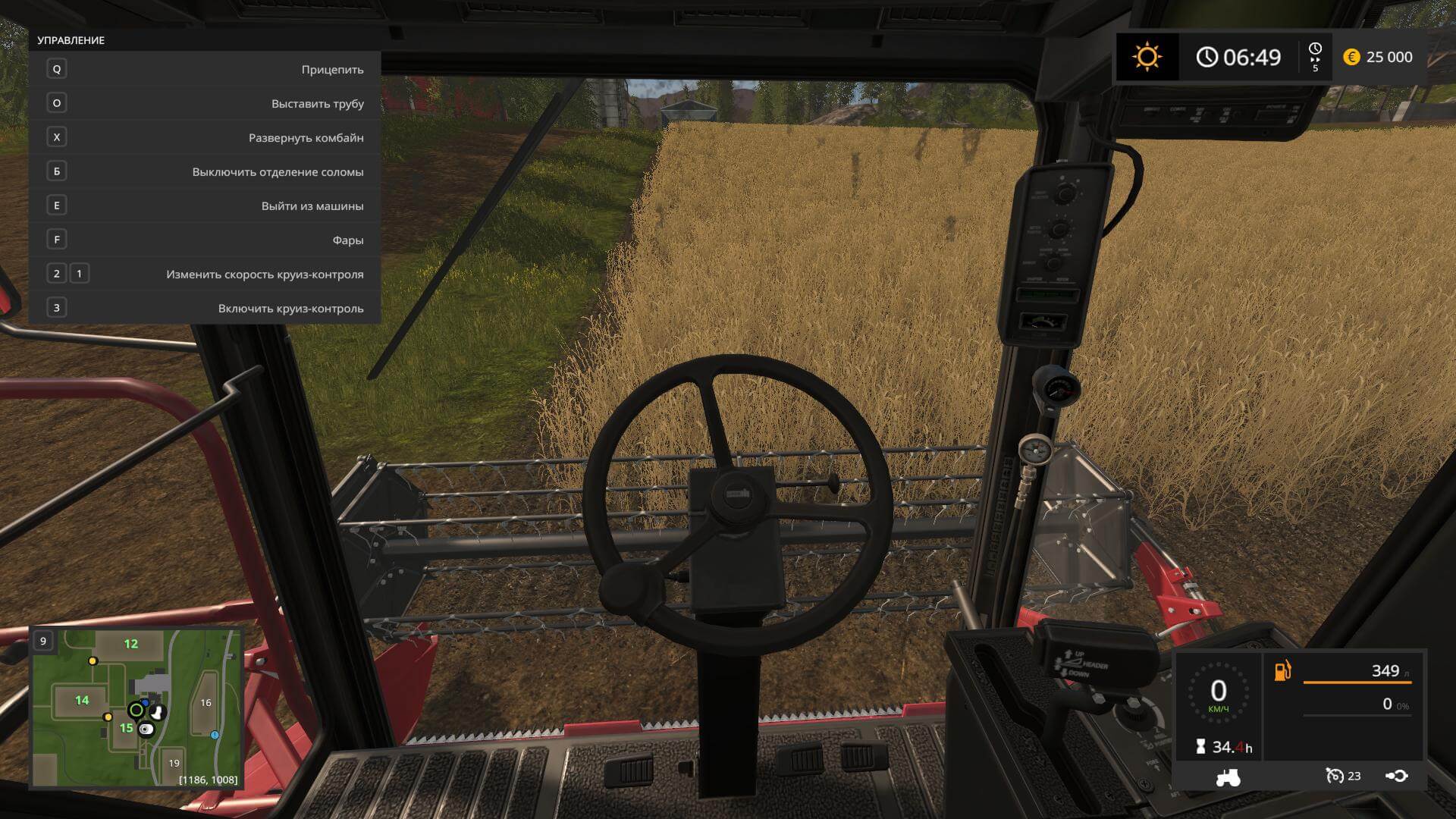Screen dimensions: 1456x819
Task: Select the tractor icon in the vehicle HUD
Action: pos(1228,777)
